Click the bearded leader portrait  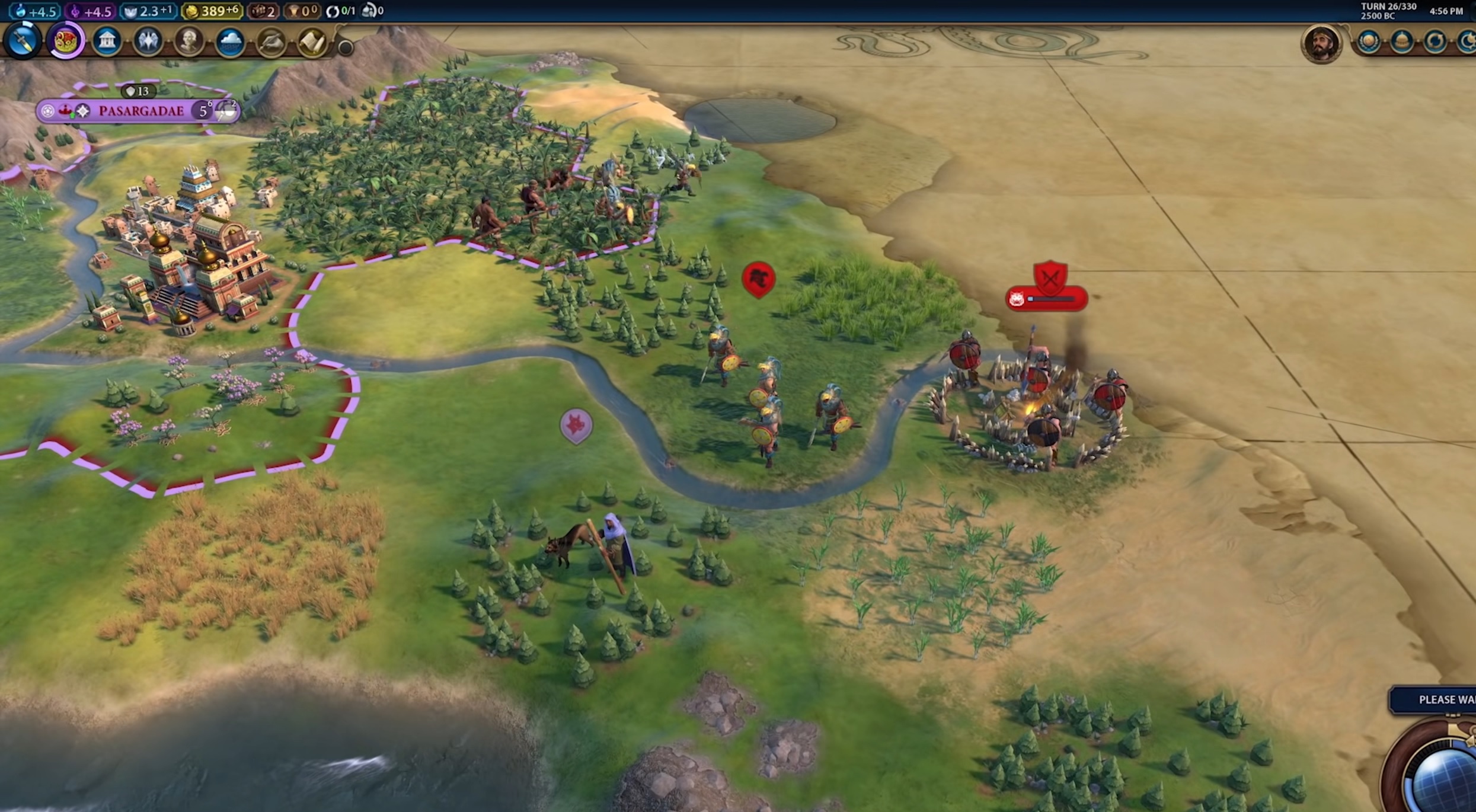coord(1320,43)
